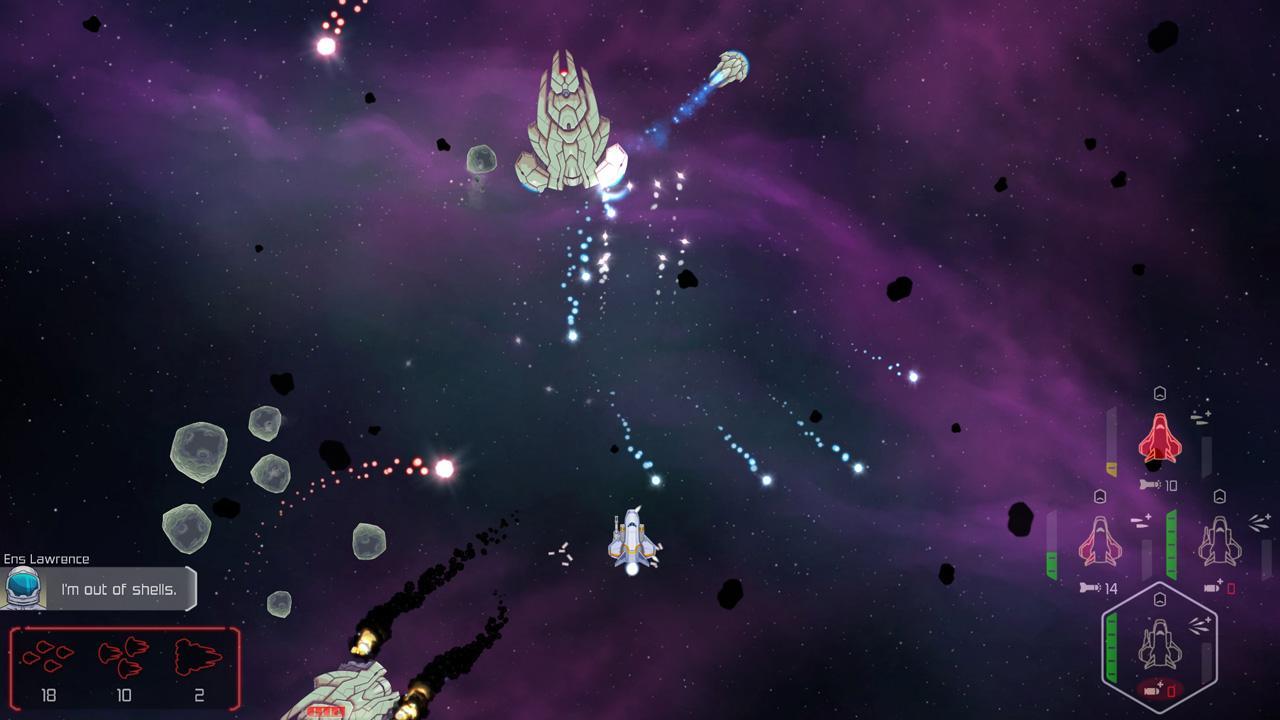Click Ens Lawrence's astronaut portrait
The image size is (1280, 720).
click(x=23, y=589)
